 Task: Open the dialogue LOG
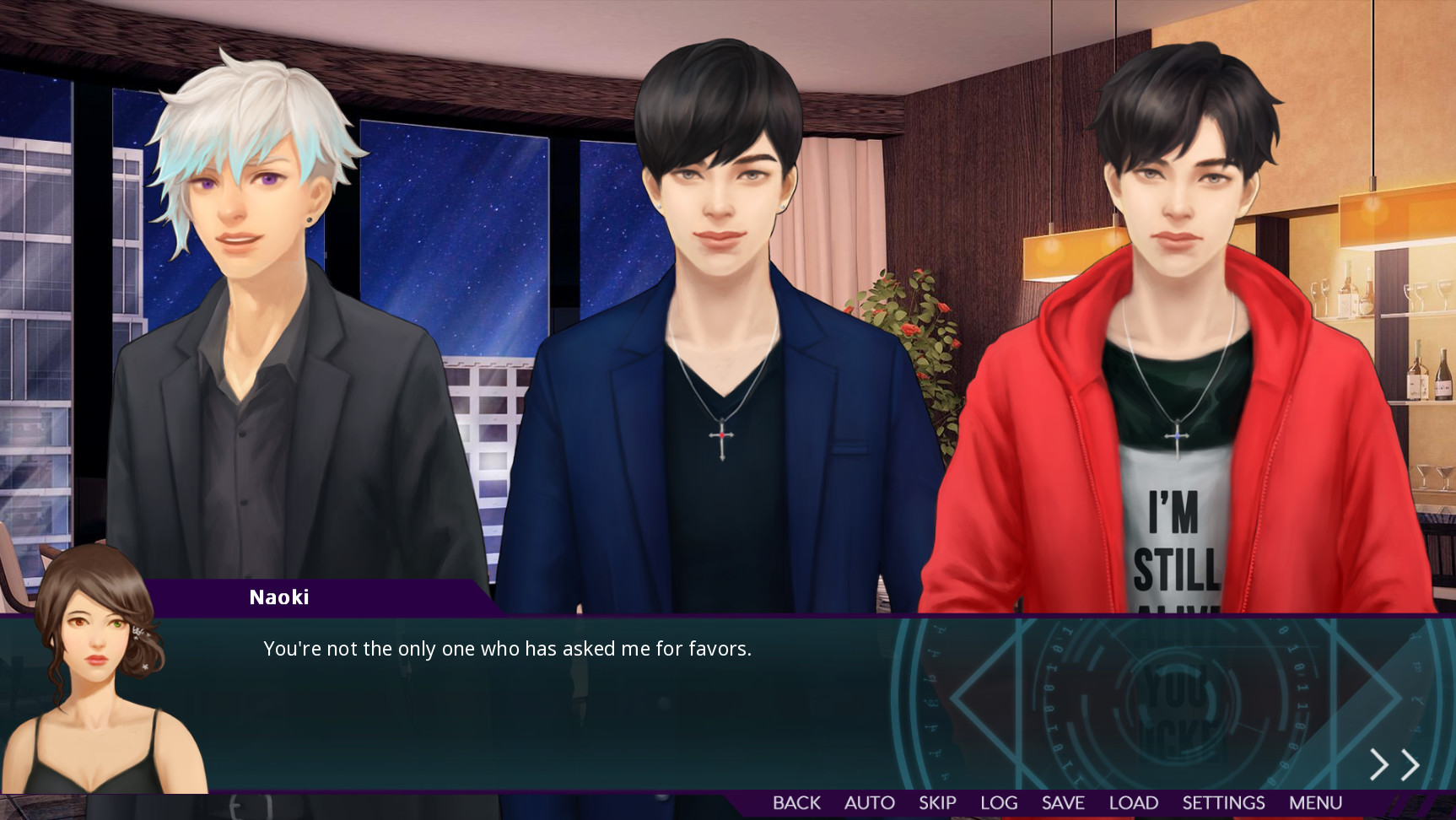pos(999,802)
